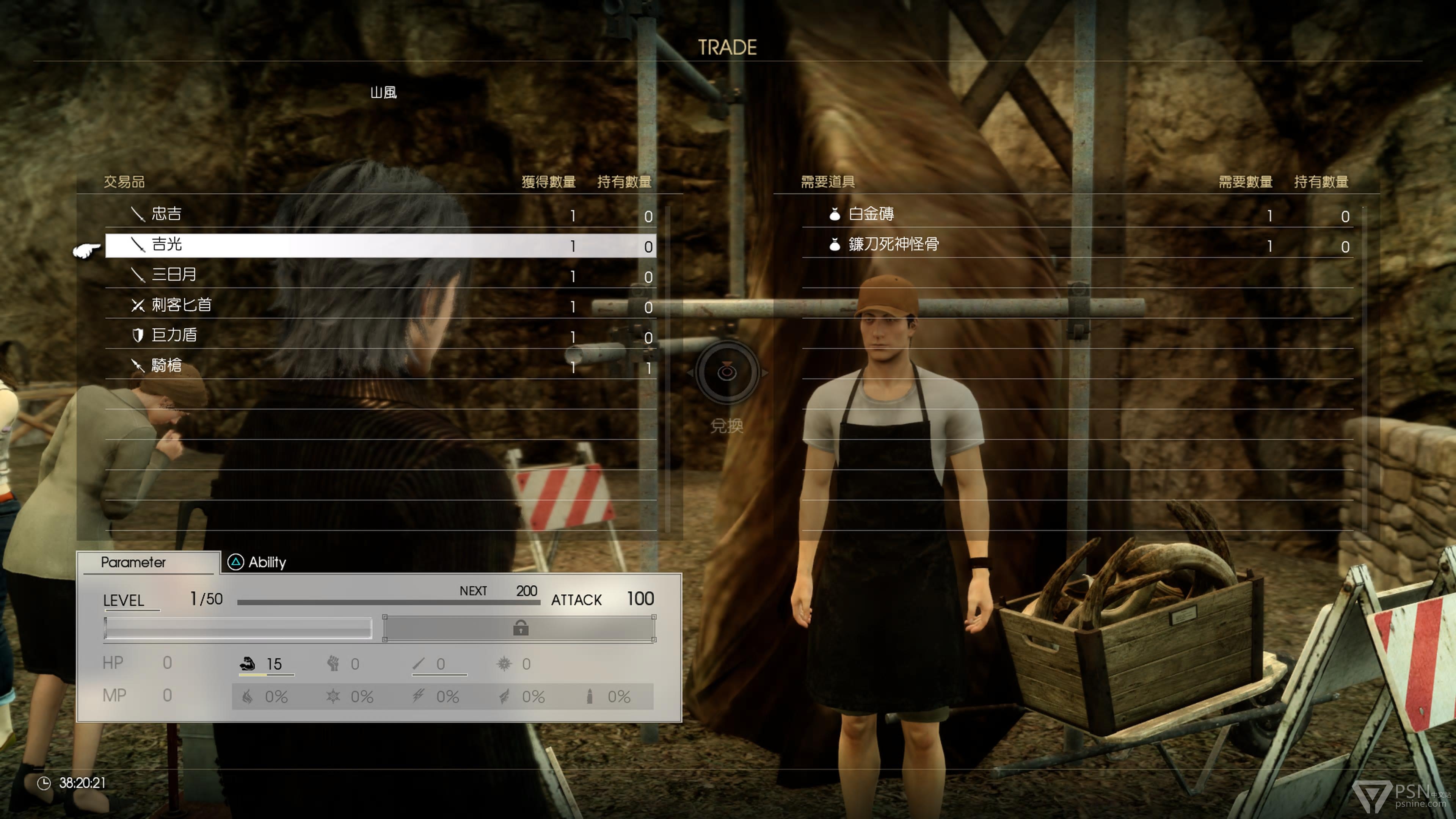Click the 白金磚 required material row
The width and height of the screenshot is (1456, 819).
pyautogui.click(x=1077, y=215)
